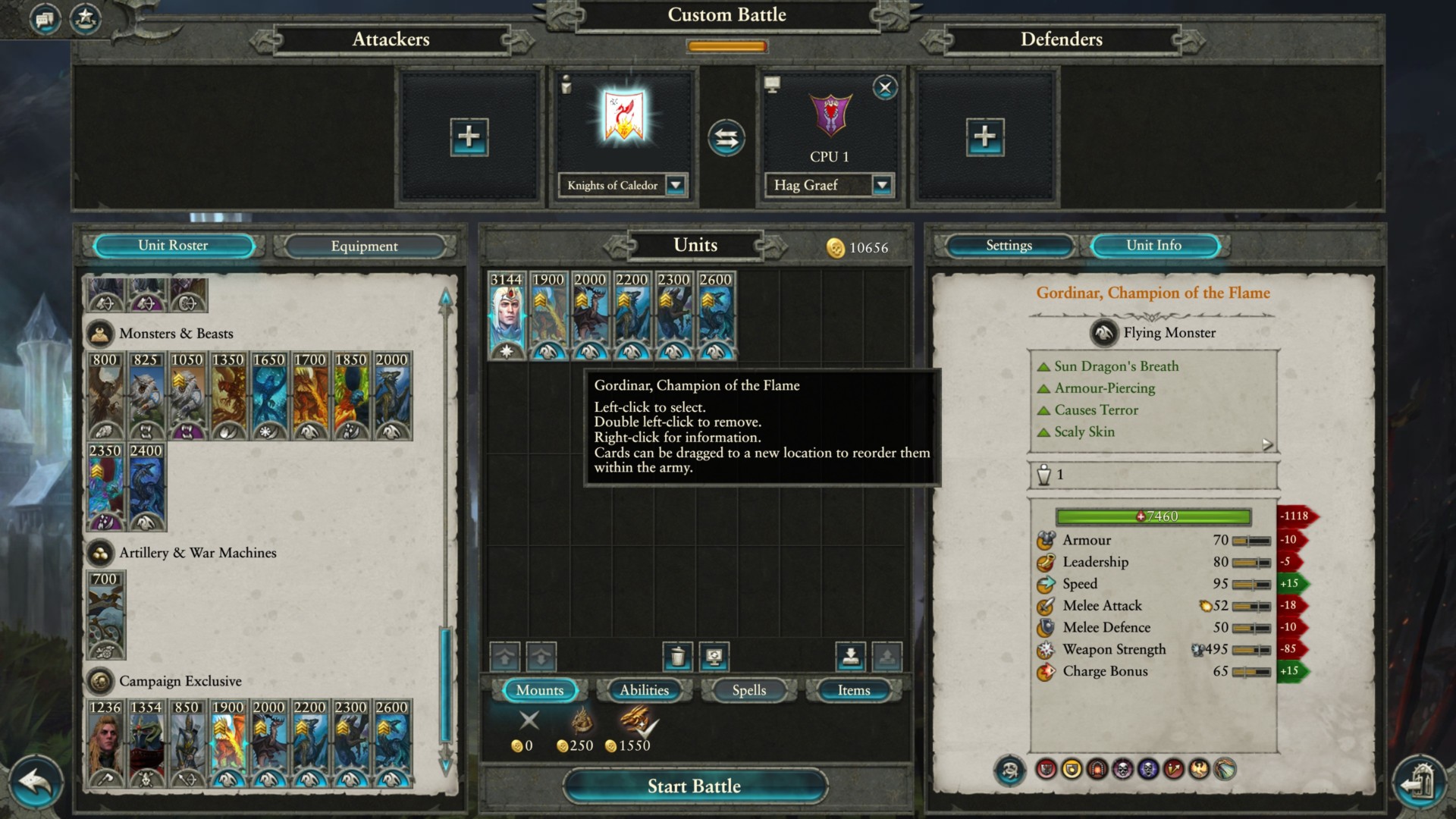This screenshot has width=1456, height=819.
Task: Go back with the bottom-left arrow button
Action: [34, 783]
